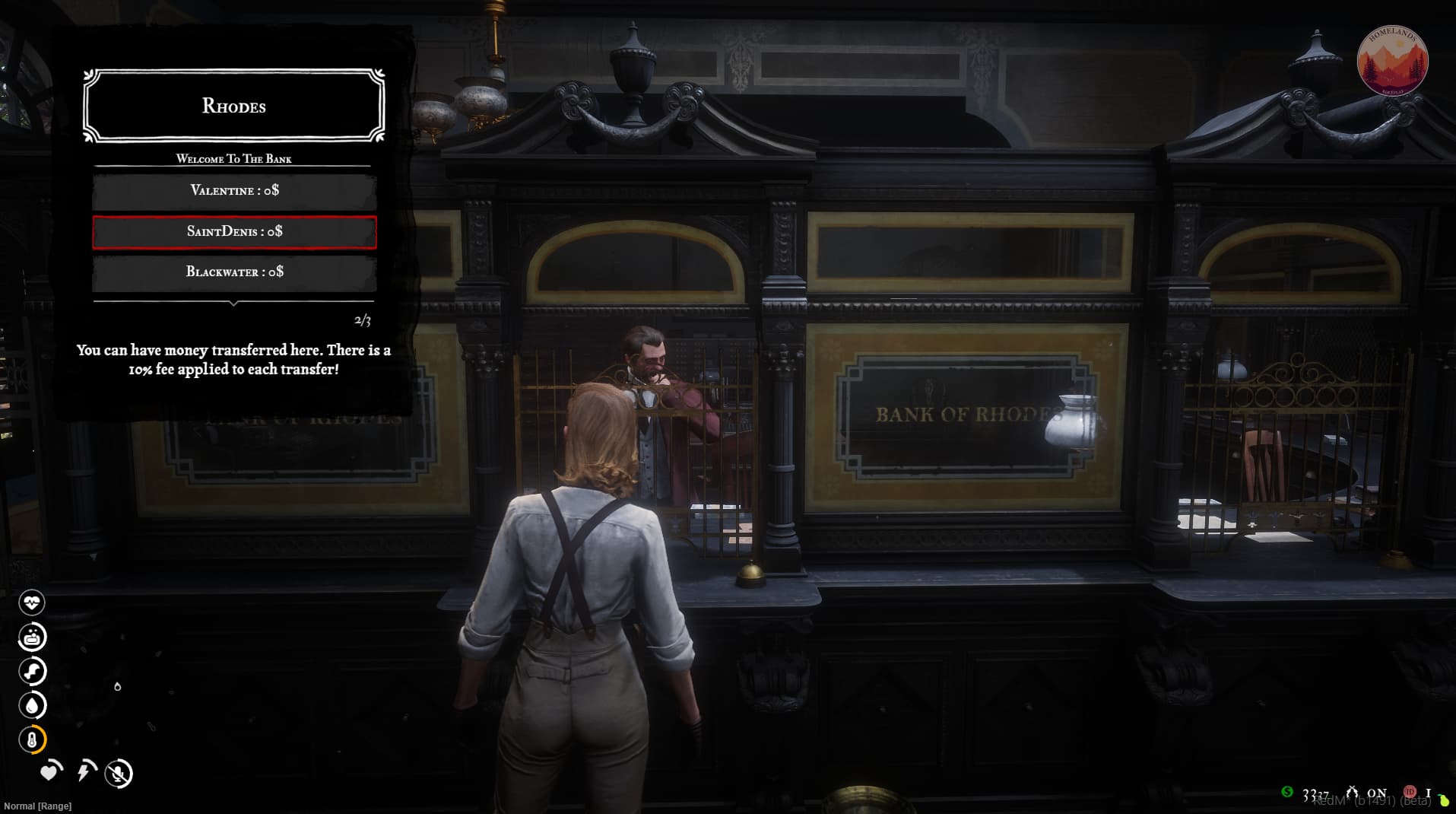Click the hunger status icon

(x=32, y=638)
